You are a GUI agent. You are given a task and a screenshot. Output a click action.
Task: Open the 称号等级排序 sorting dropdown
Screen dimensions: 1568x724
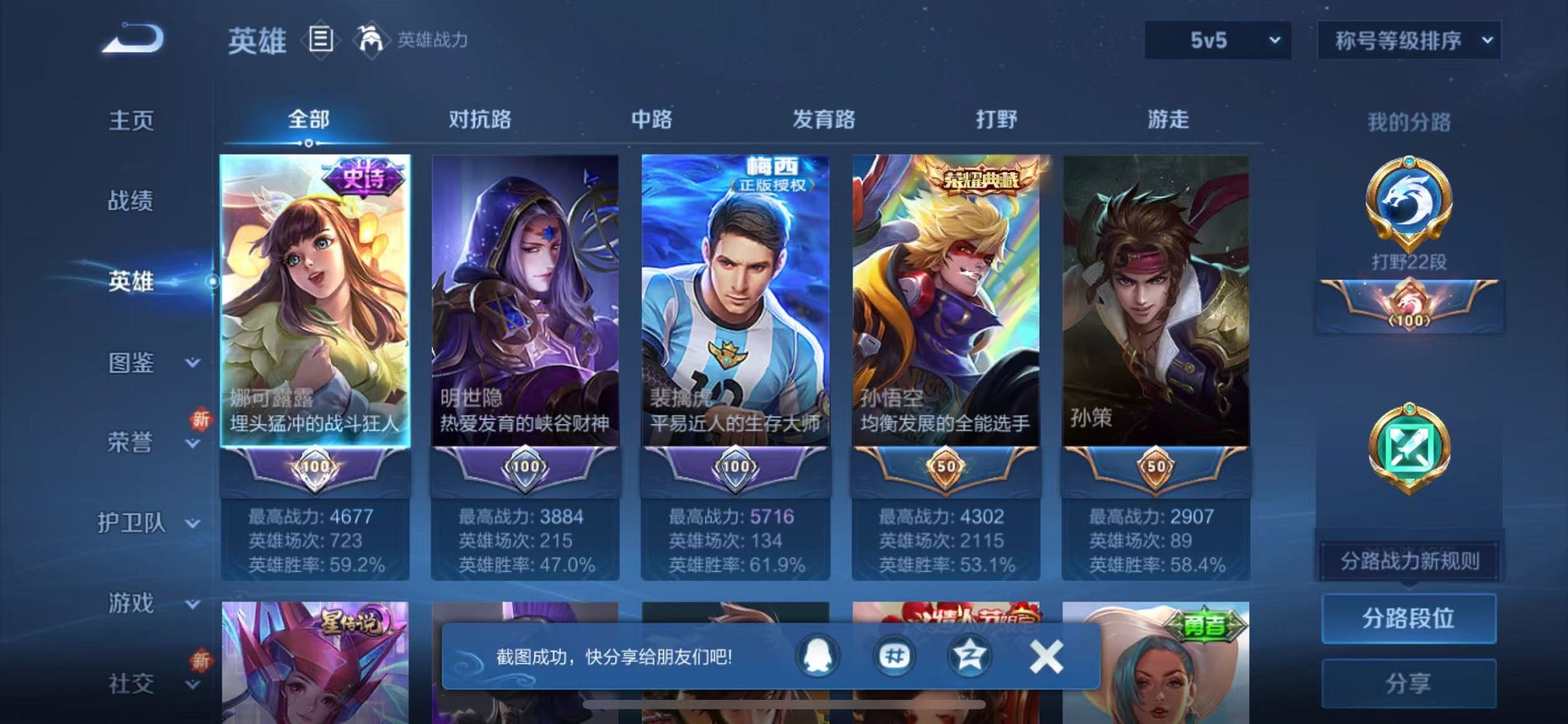coord(1408,40)
